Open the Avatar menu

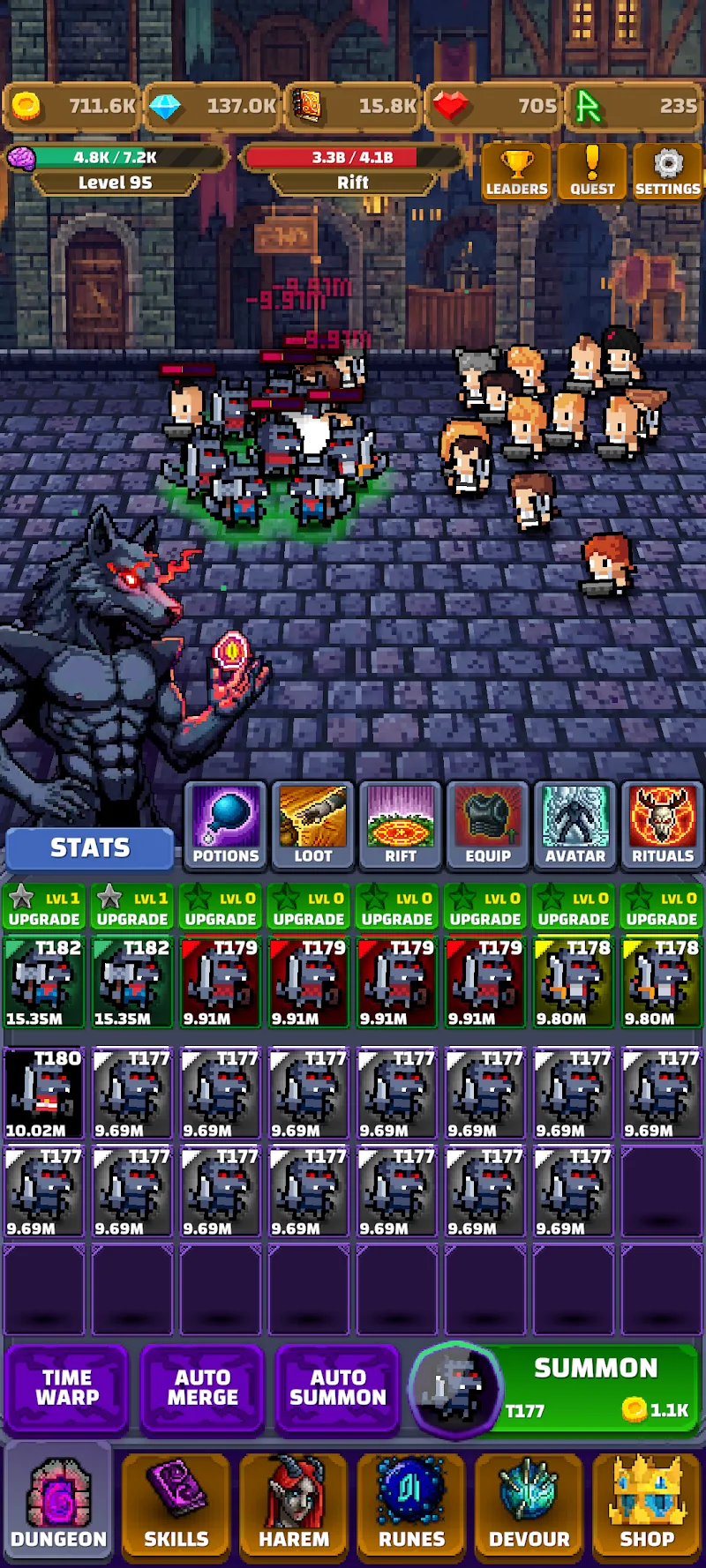(x=575, y=825)
